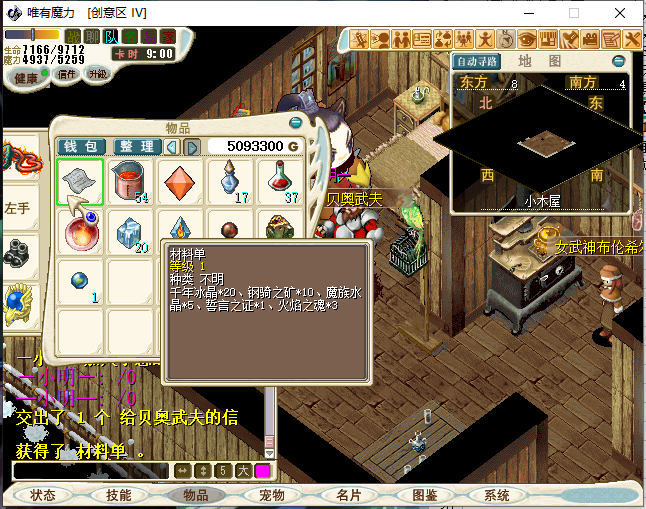Screen dimensions: 646x509
Task: Open the 状态 status tab
Action: pos(43,495)
